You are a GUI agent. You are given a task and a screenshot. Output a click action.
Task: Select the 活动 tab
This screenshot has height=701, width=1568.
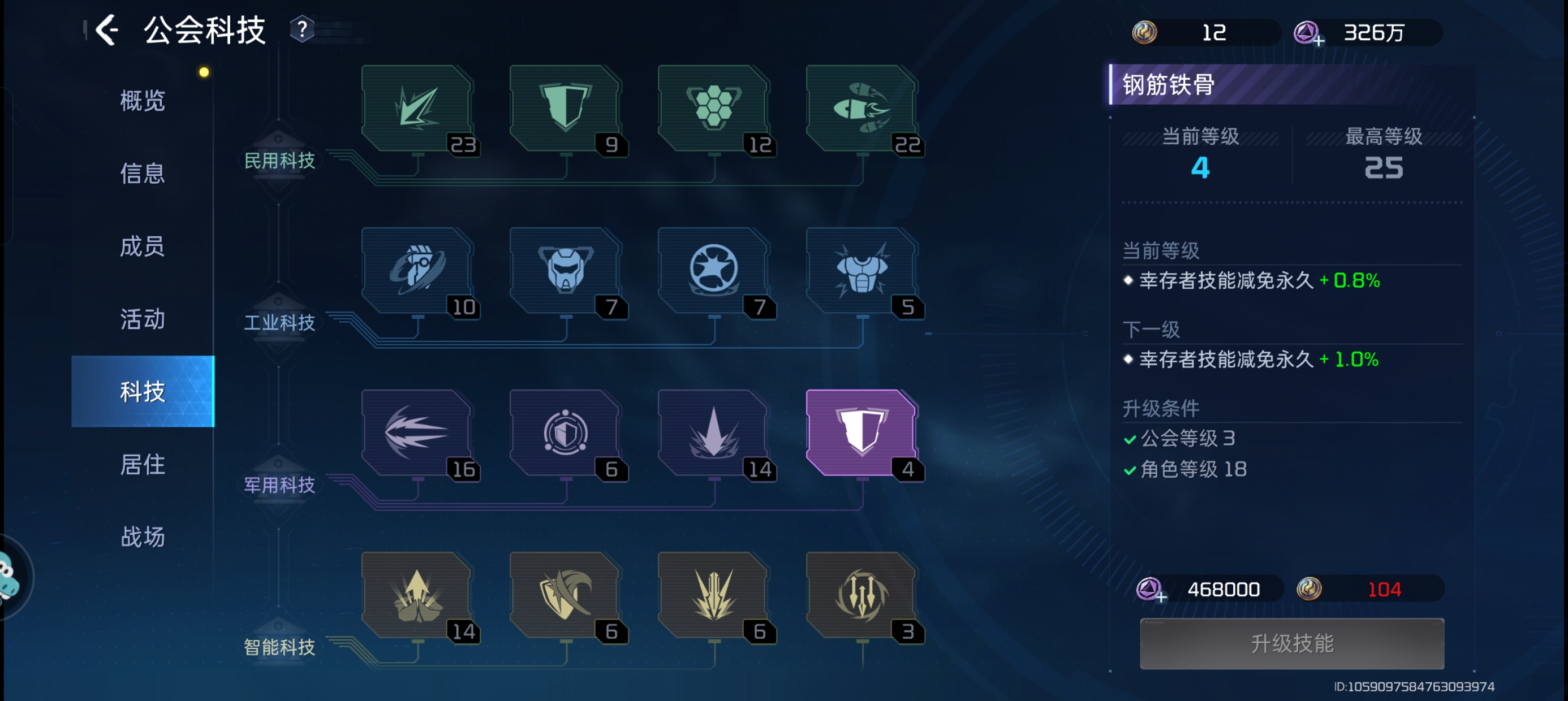(143, 318)
